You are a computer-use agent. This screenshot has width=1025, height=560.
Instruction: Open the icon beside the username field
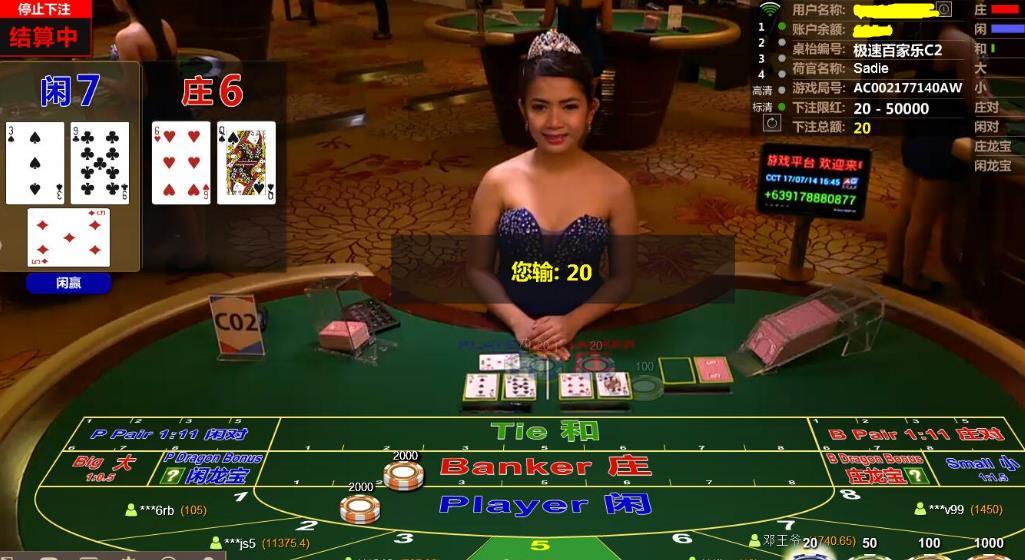pos(943,9)
